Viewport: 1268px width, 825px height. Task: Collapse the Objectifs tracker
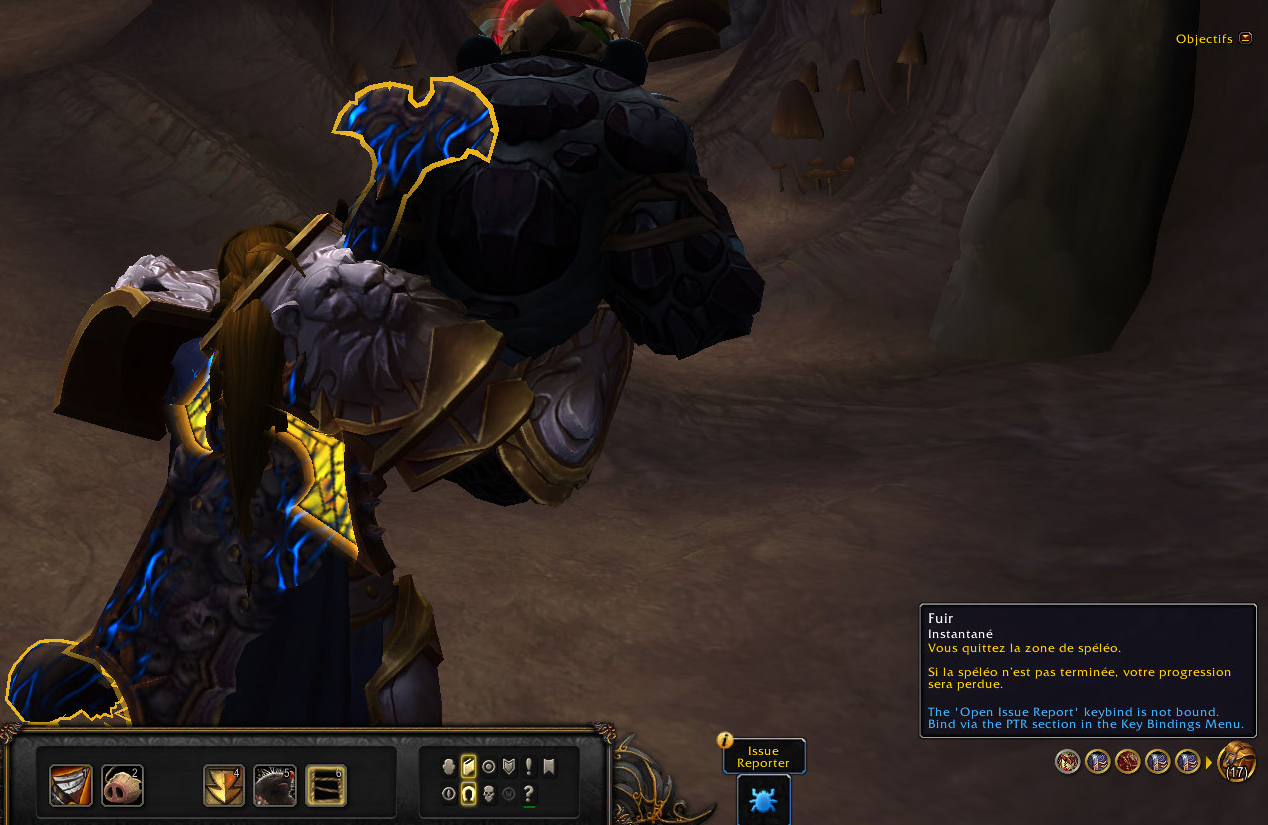pyautogui.click(x=1245, y=38)
